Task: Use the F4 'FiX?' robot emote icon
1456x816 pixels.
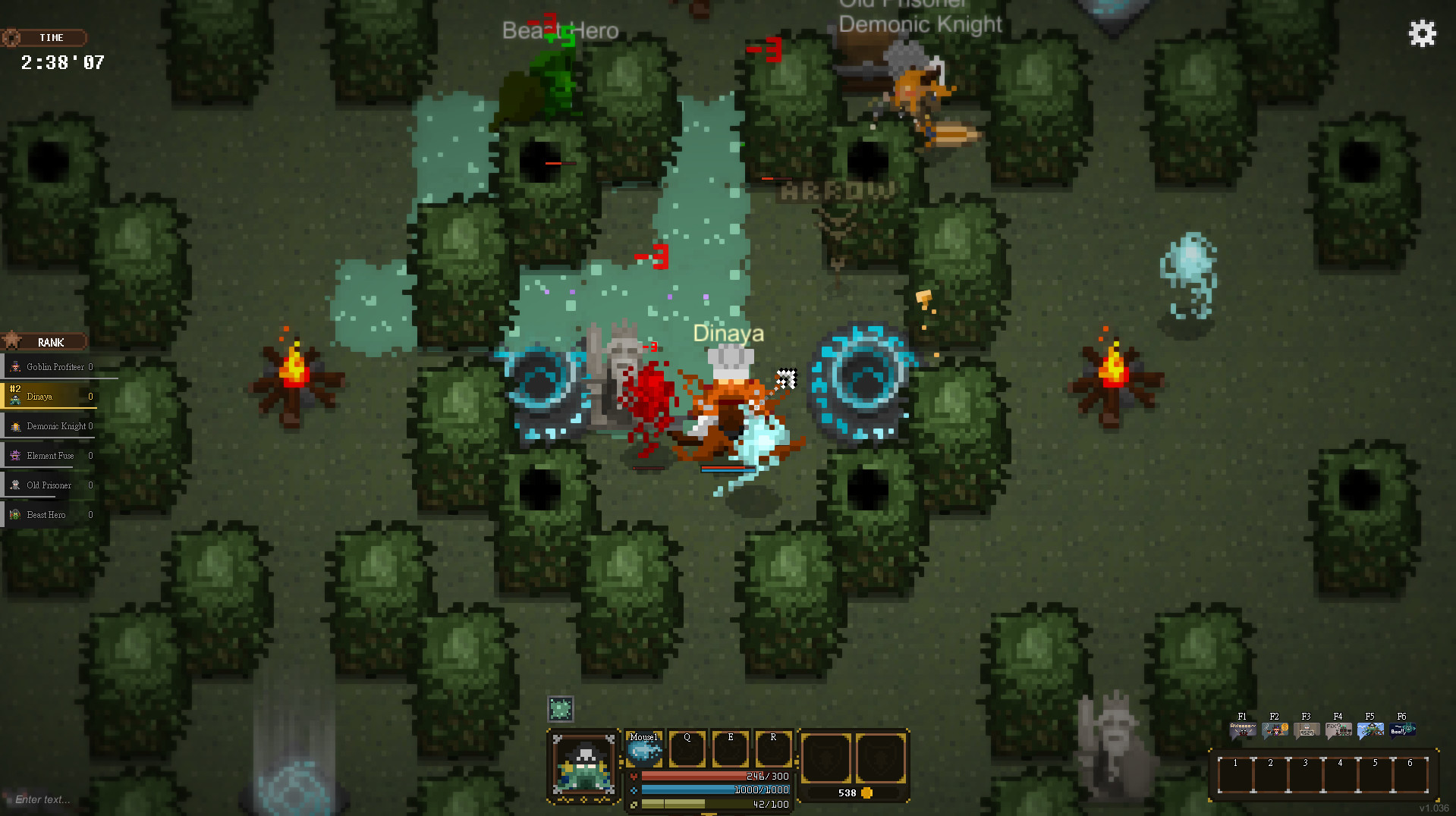Action: 1338,729
